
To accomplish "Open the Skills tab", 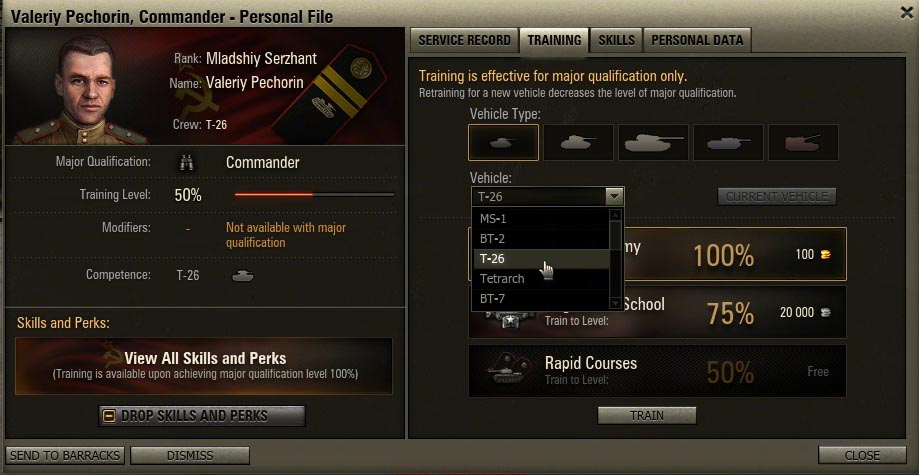I will 616,41.
